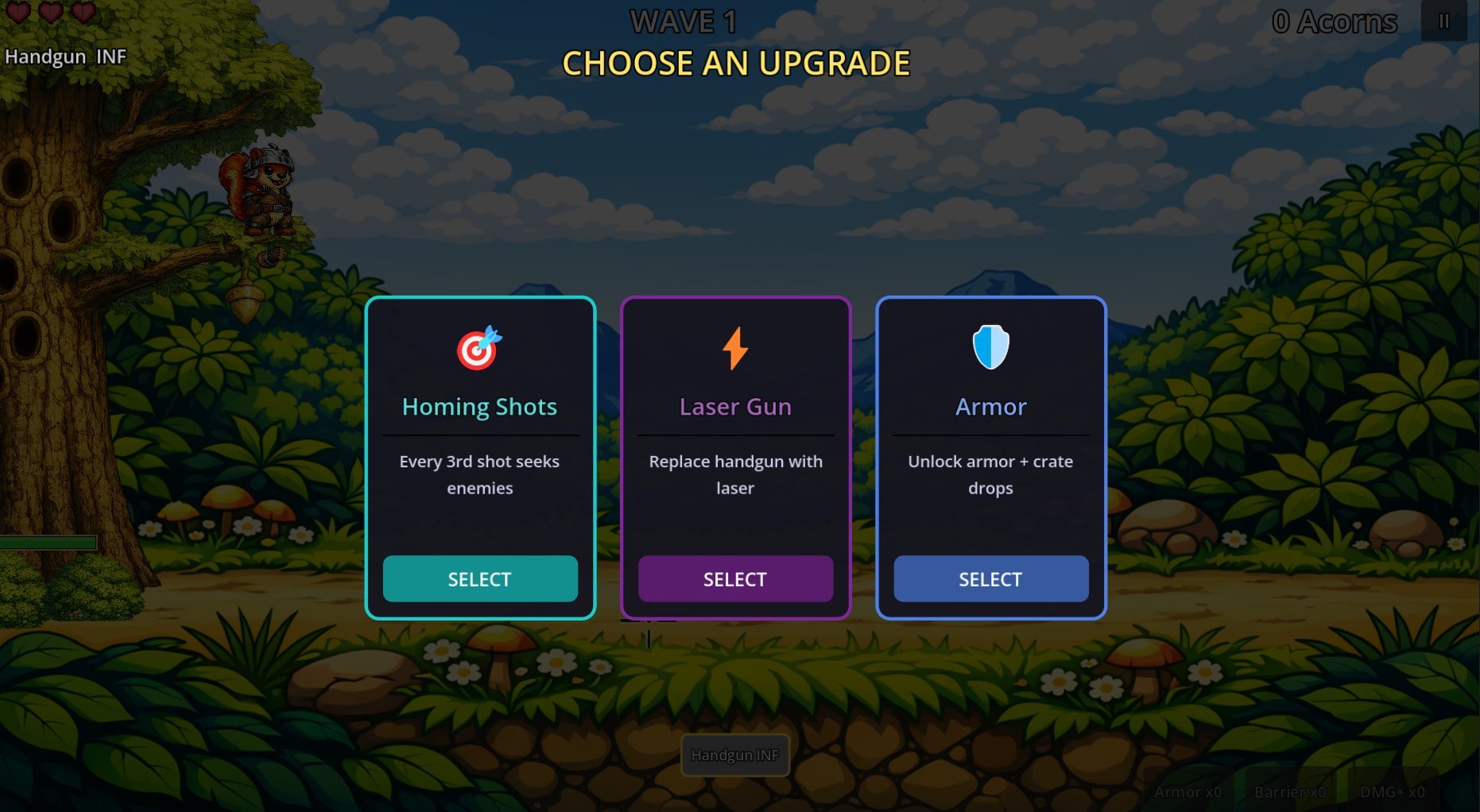This screenshot has height=812, width=1480.
Task: Click the Armor shield icon
Action: click(x=990, y=348)
